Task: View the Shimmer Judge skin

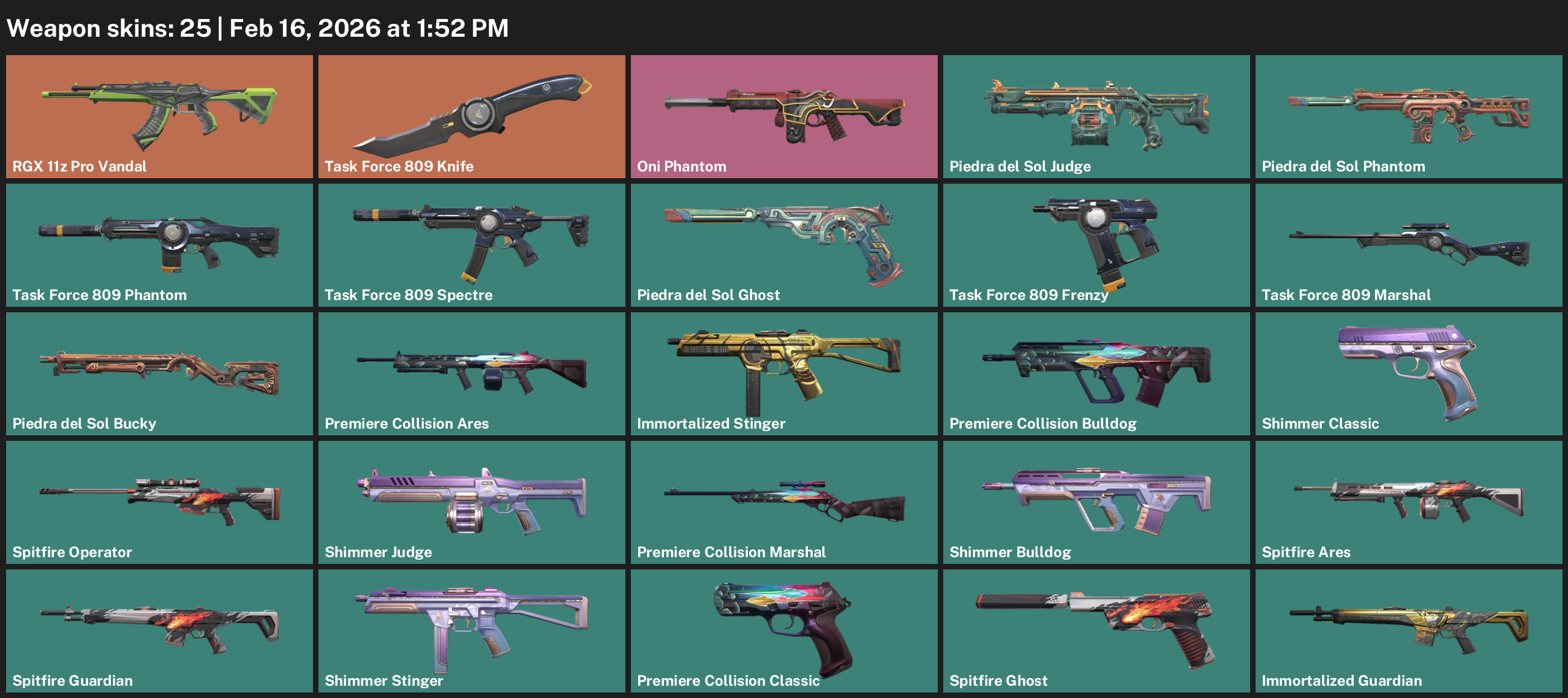Action: click(x=472, y=502)
